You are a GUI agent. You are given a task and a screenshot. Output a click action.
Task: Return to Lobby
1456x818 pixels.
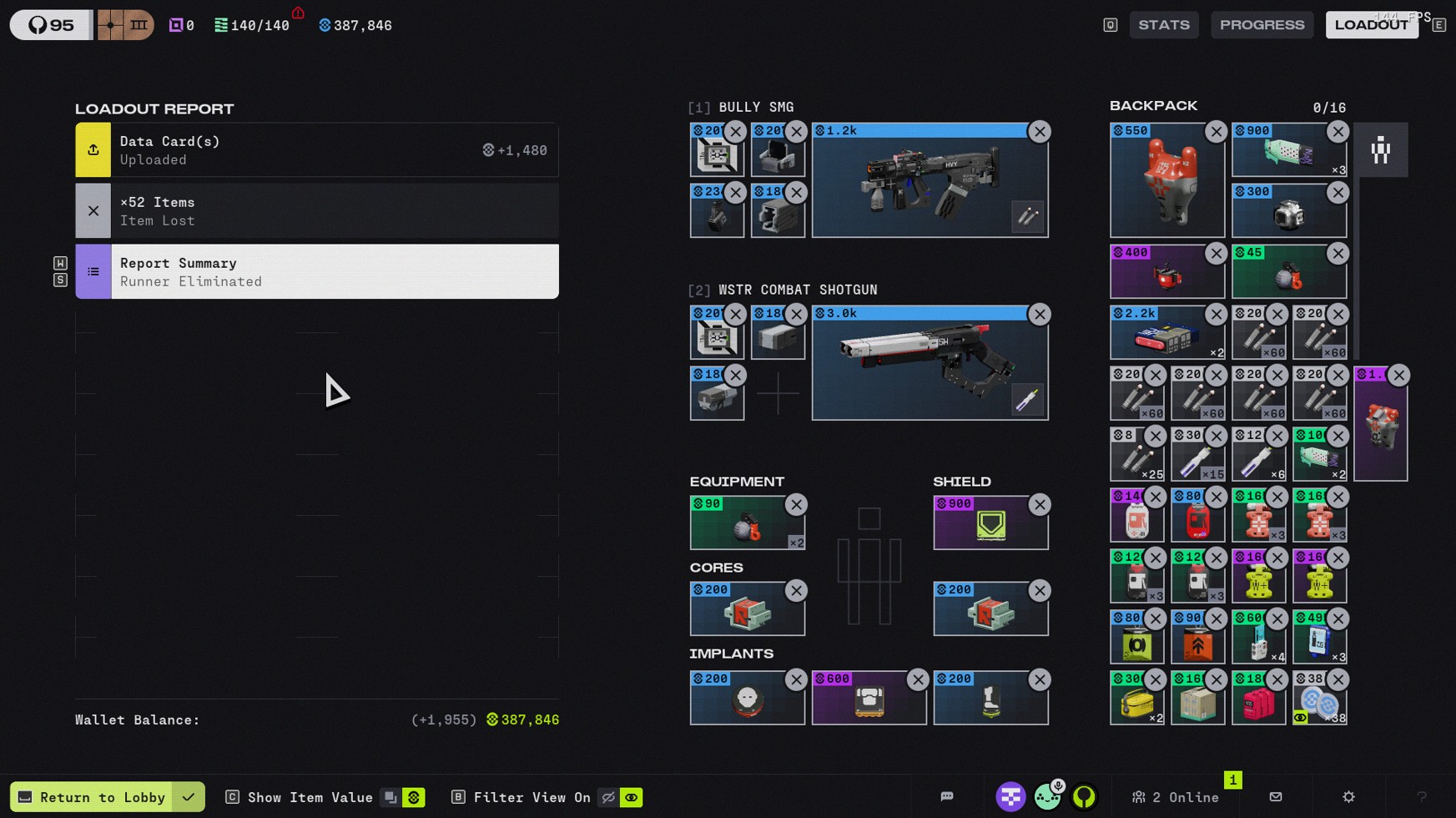(92, 797)
